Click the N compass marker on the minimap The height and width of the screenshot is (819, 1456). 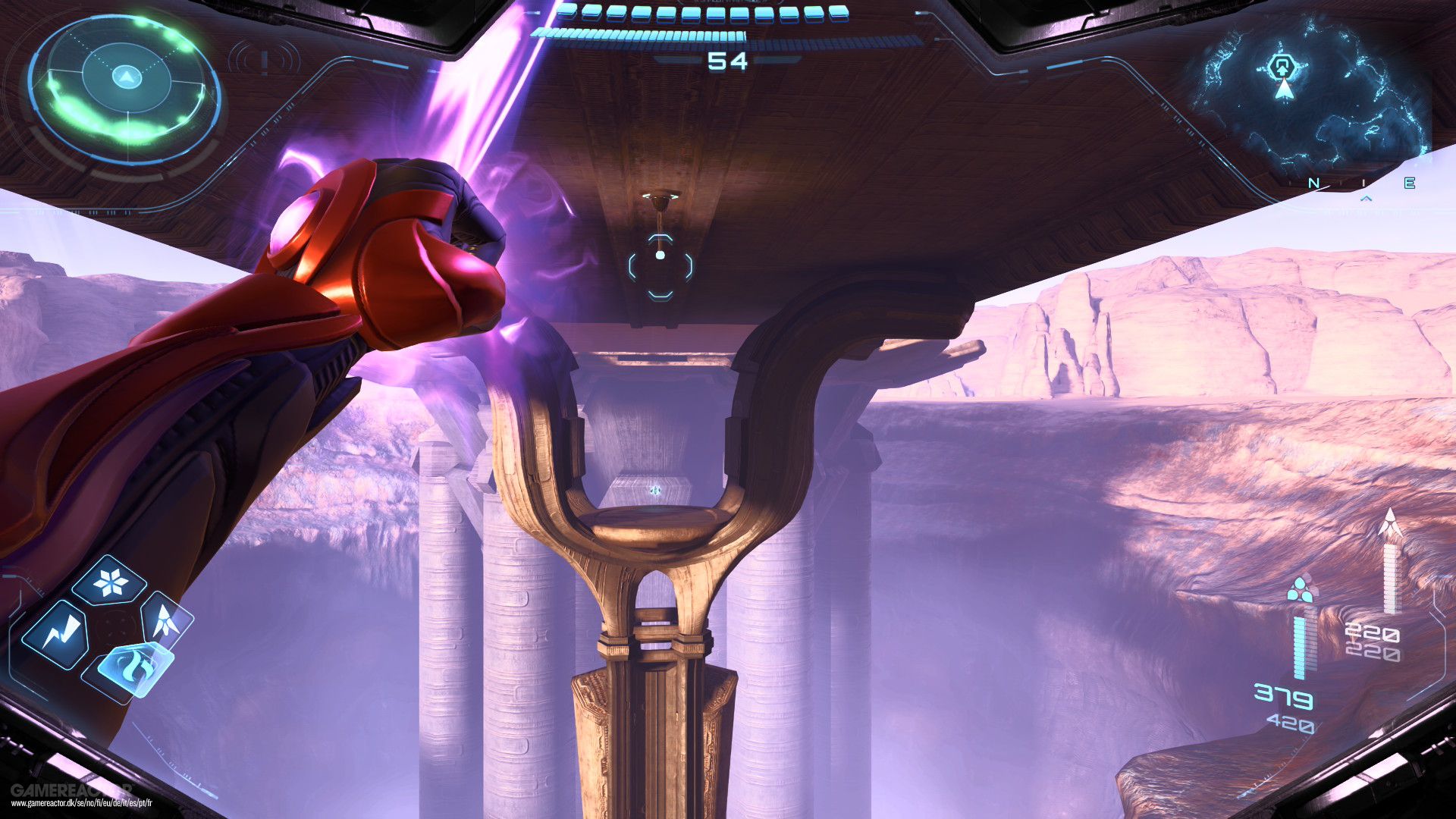[1314, 183]
